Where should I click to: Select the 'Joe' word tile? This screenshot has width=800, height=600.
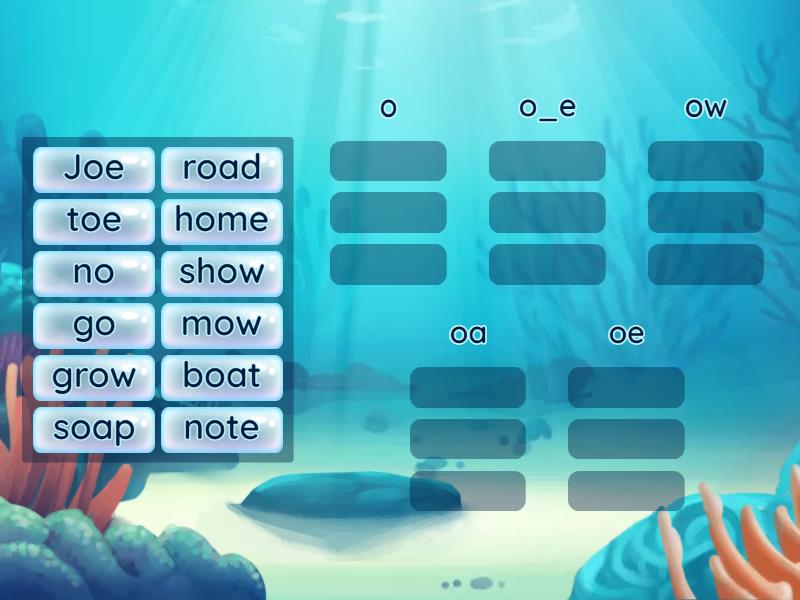click(x=94, y=168)
